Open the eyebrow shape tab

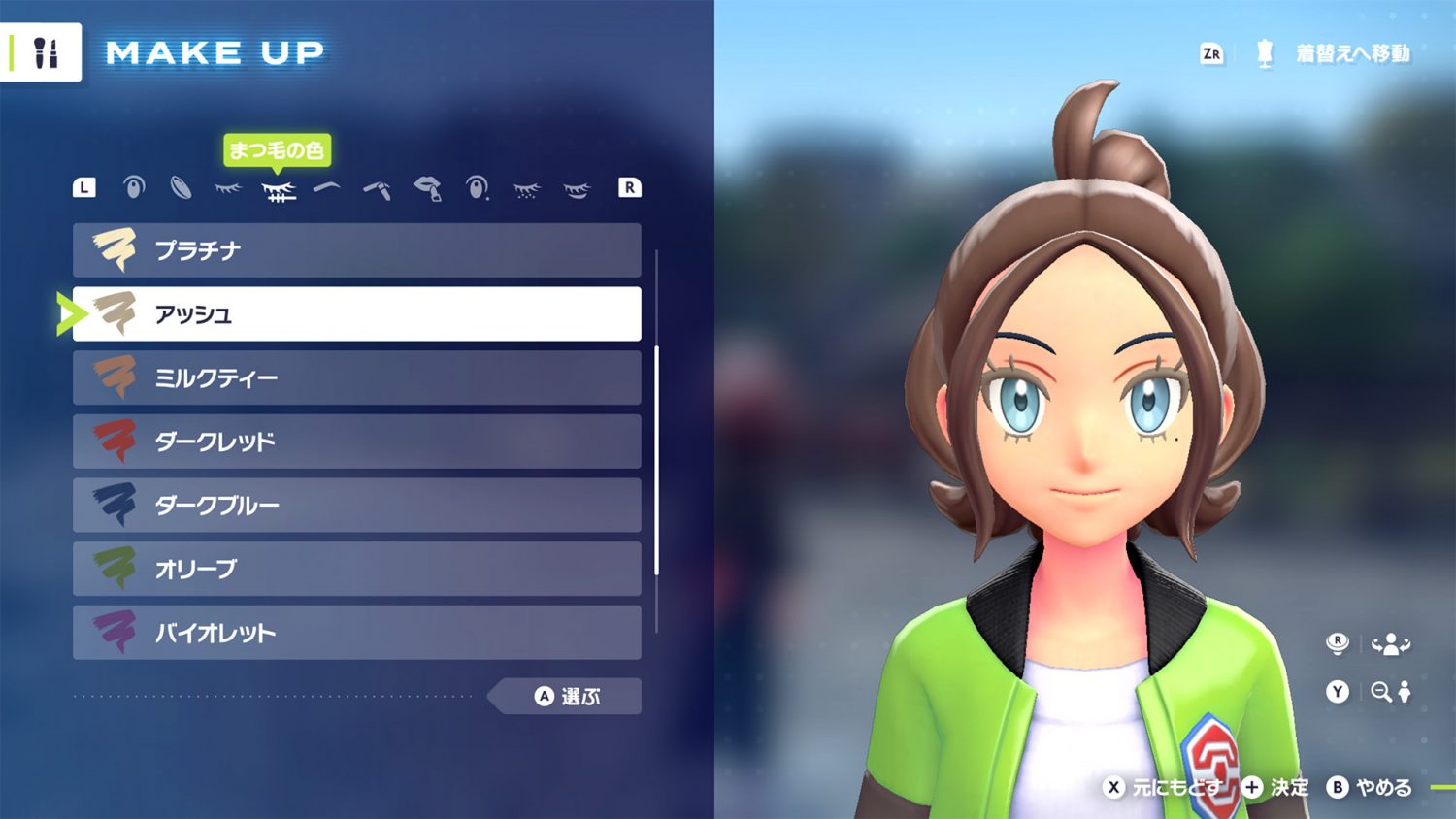tap(327, 187)
